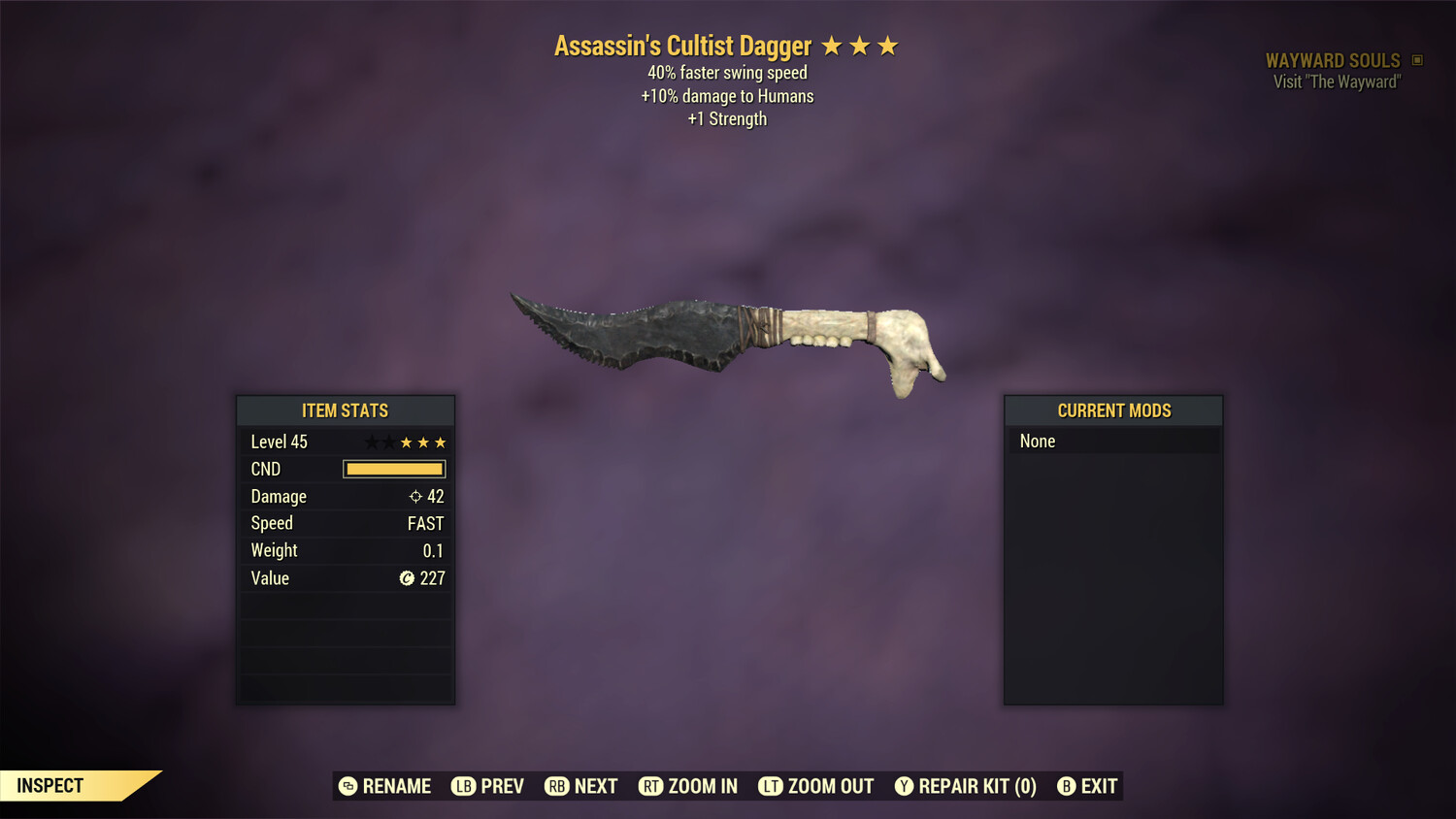Select the LB previous item icon
Viewport: 1456px width, 819px height.
tap(464, 786)
